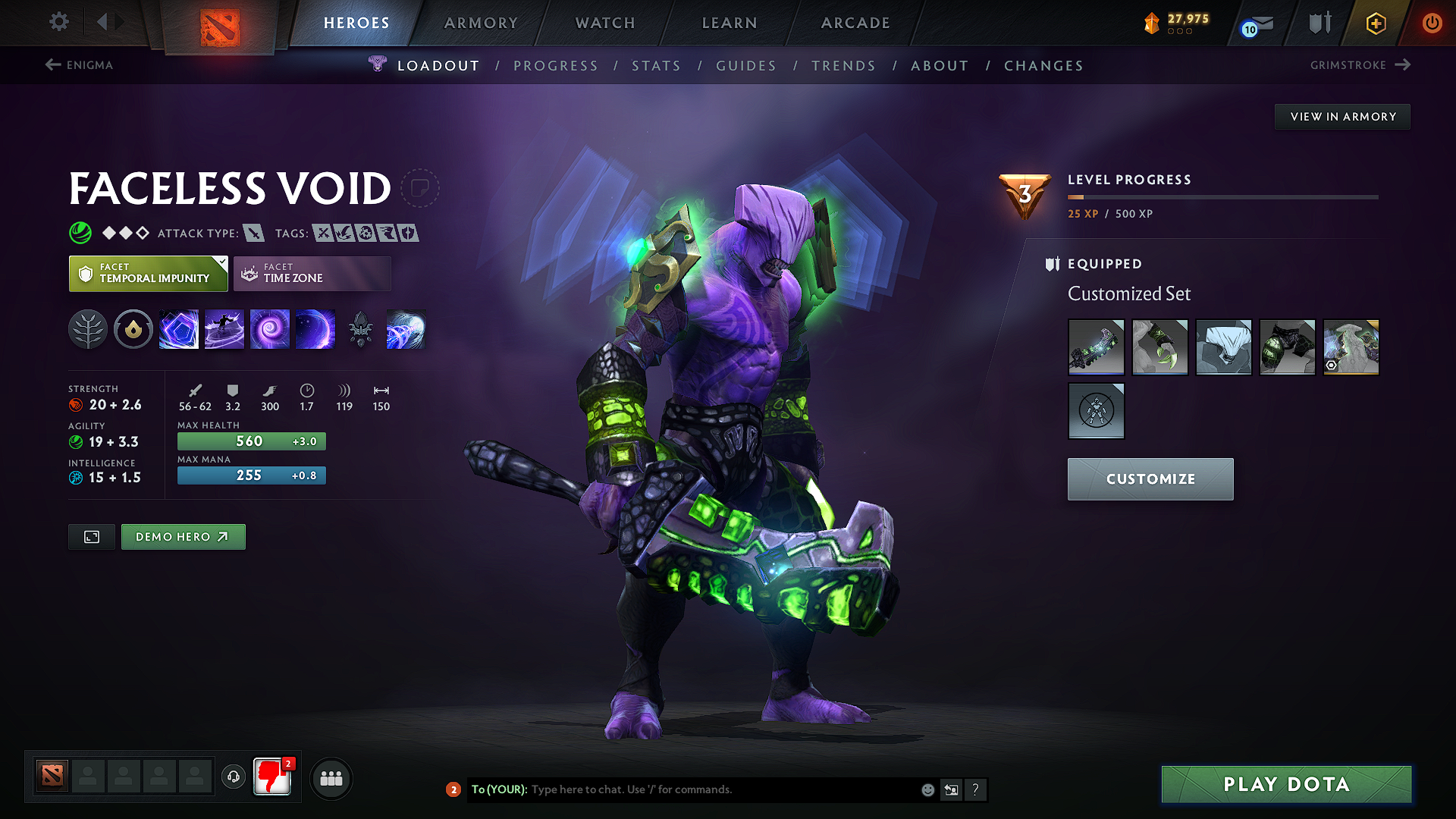1456x819 pixels.
Task: Open the Faceless Void talent tree icon
Action: click(88, 329)
